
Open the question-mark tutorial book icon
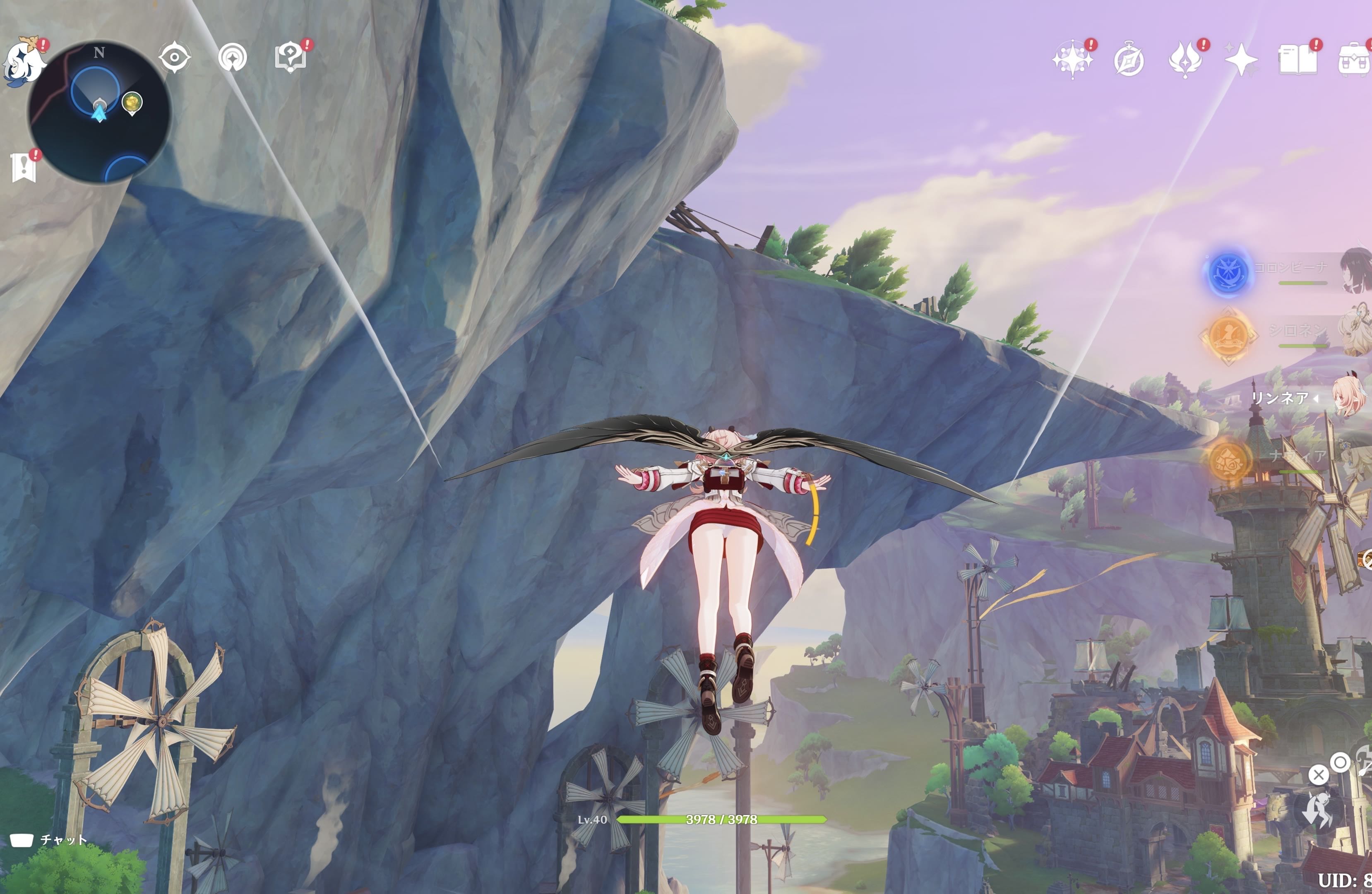[290, 58]
